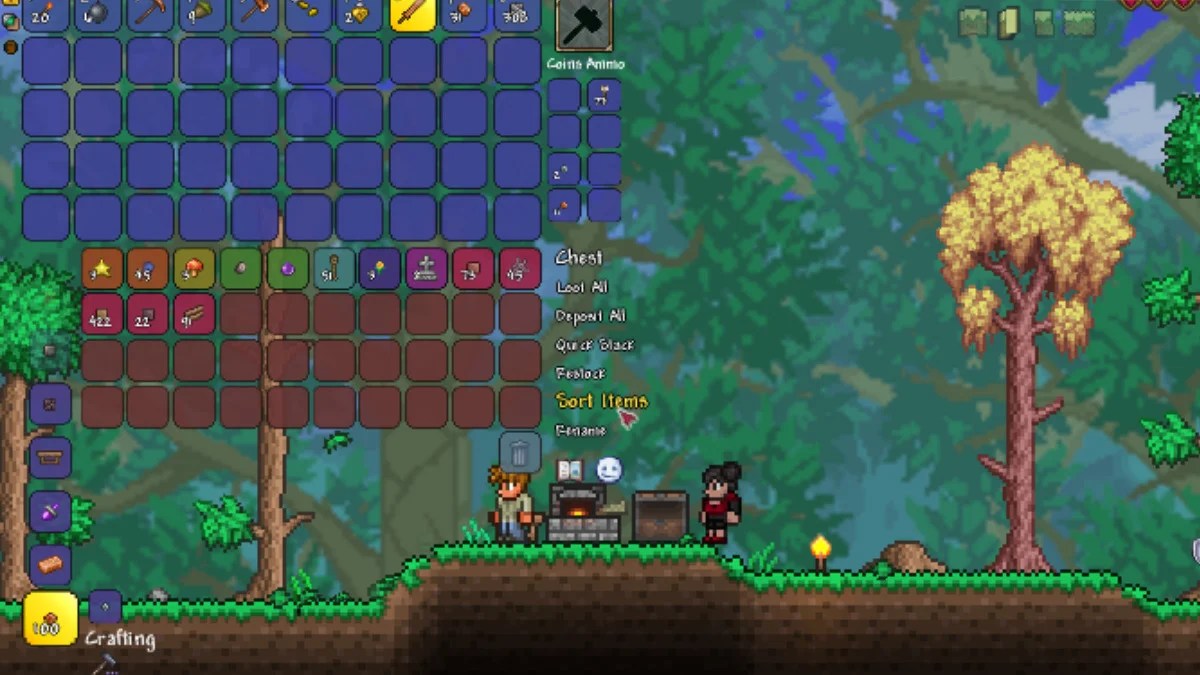Choose the acorn hotbar slot

coord(202,13)
